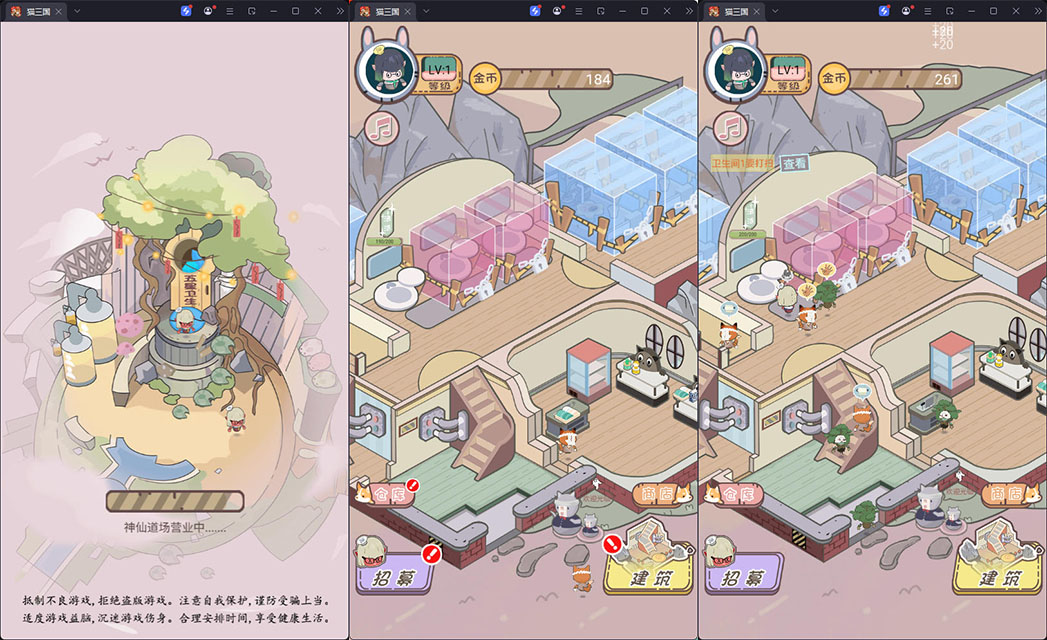Minimize the loading-screen window

coord(272,10)
